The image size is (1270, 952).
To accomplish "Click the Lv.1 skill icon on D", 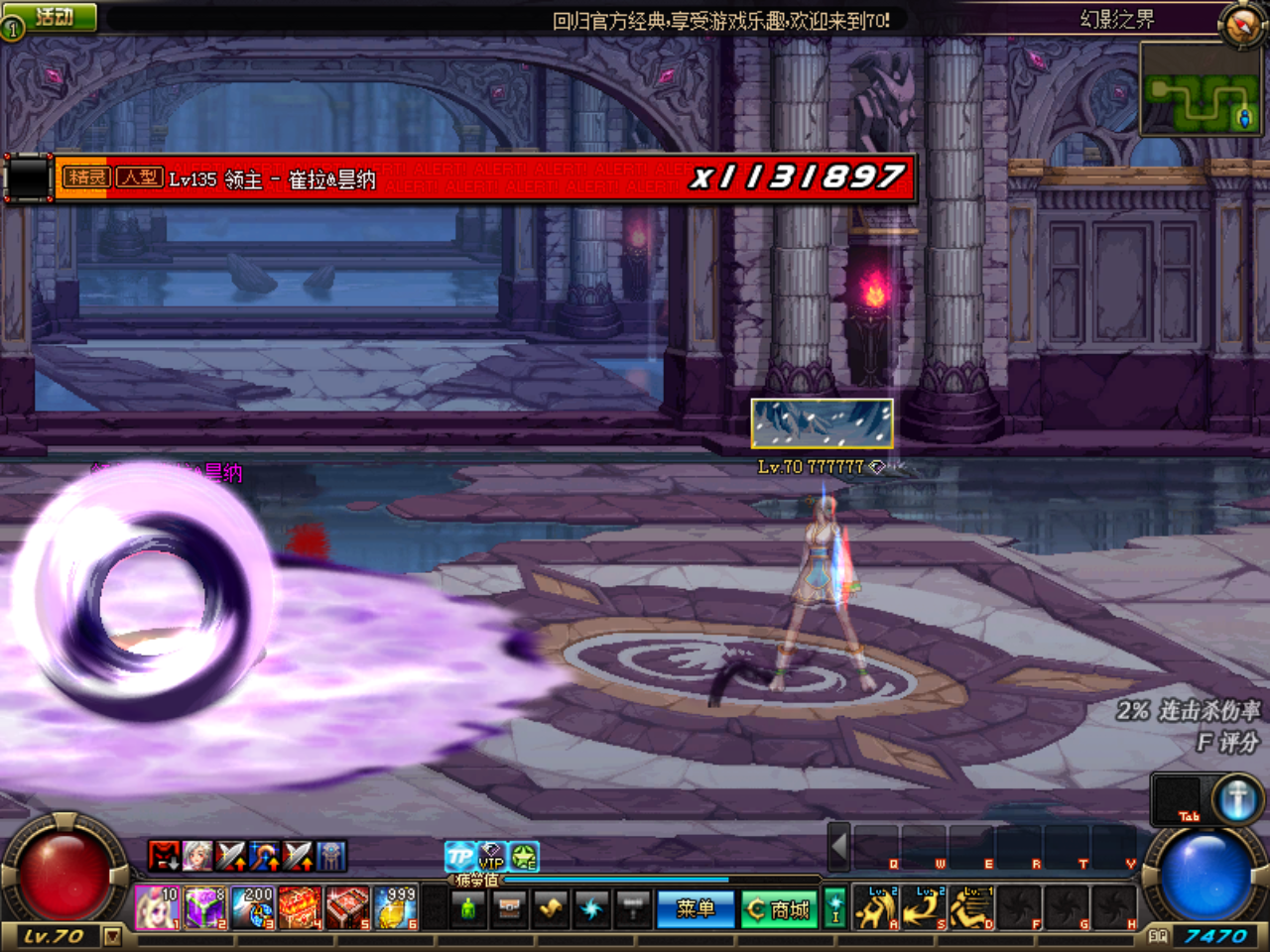I will [x=969, y=907].
